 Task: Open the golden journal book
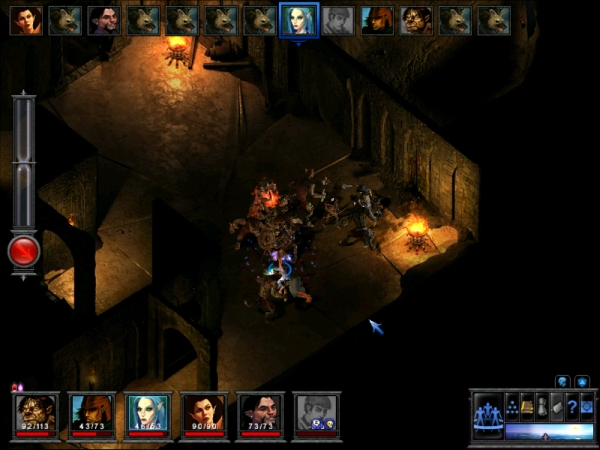coord(527,406)
